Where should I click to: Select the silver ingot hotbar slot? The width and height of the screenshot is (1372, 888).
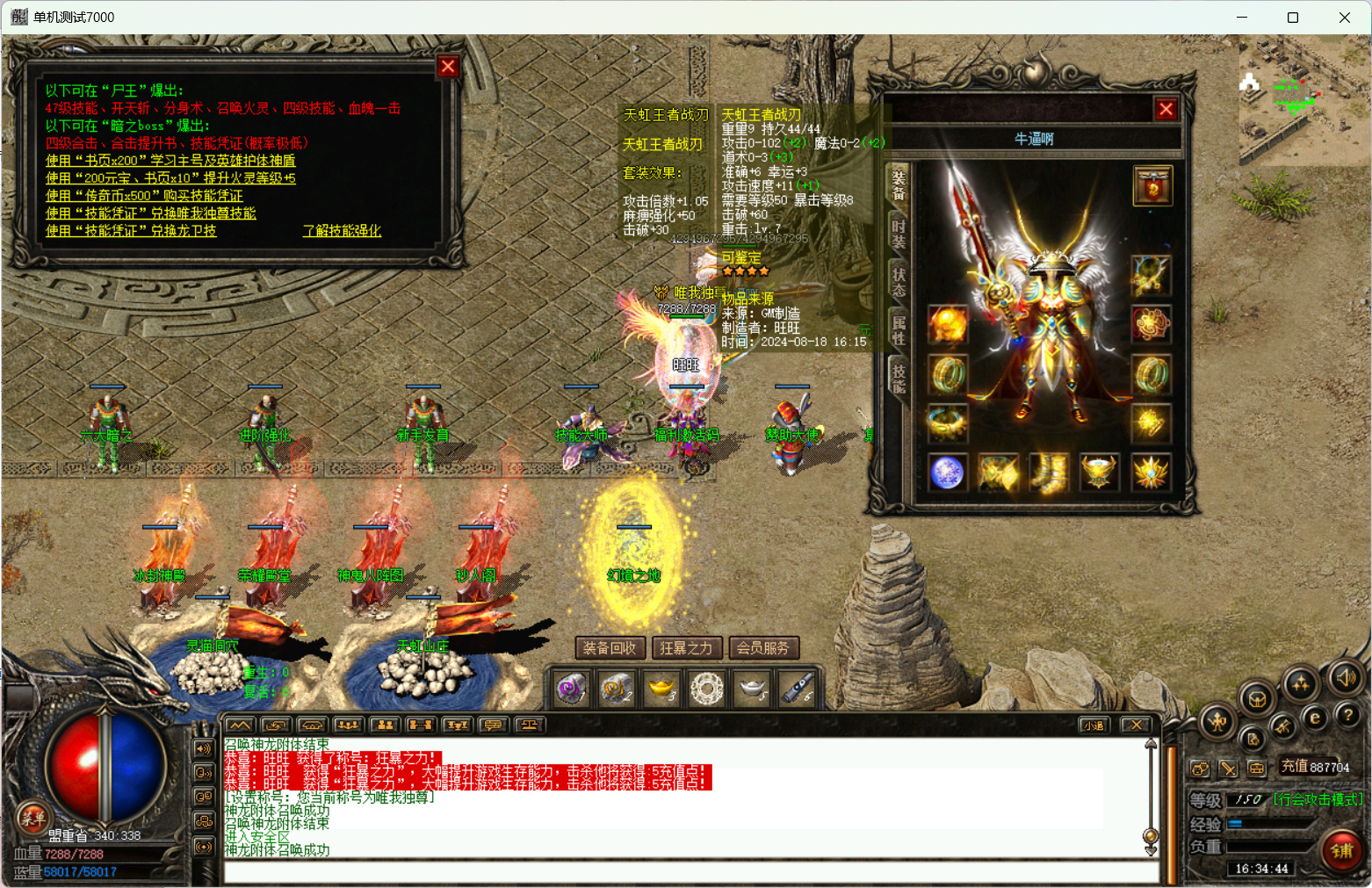pos(753,689)
